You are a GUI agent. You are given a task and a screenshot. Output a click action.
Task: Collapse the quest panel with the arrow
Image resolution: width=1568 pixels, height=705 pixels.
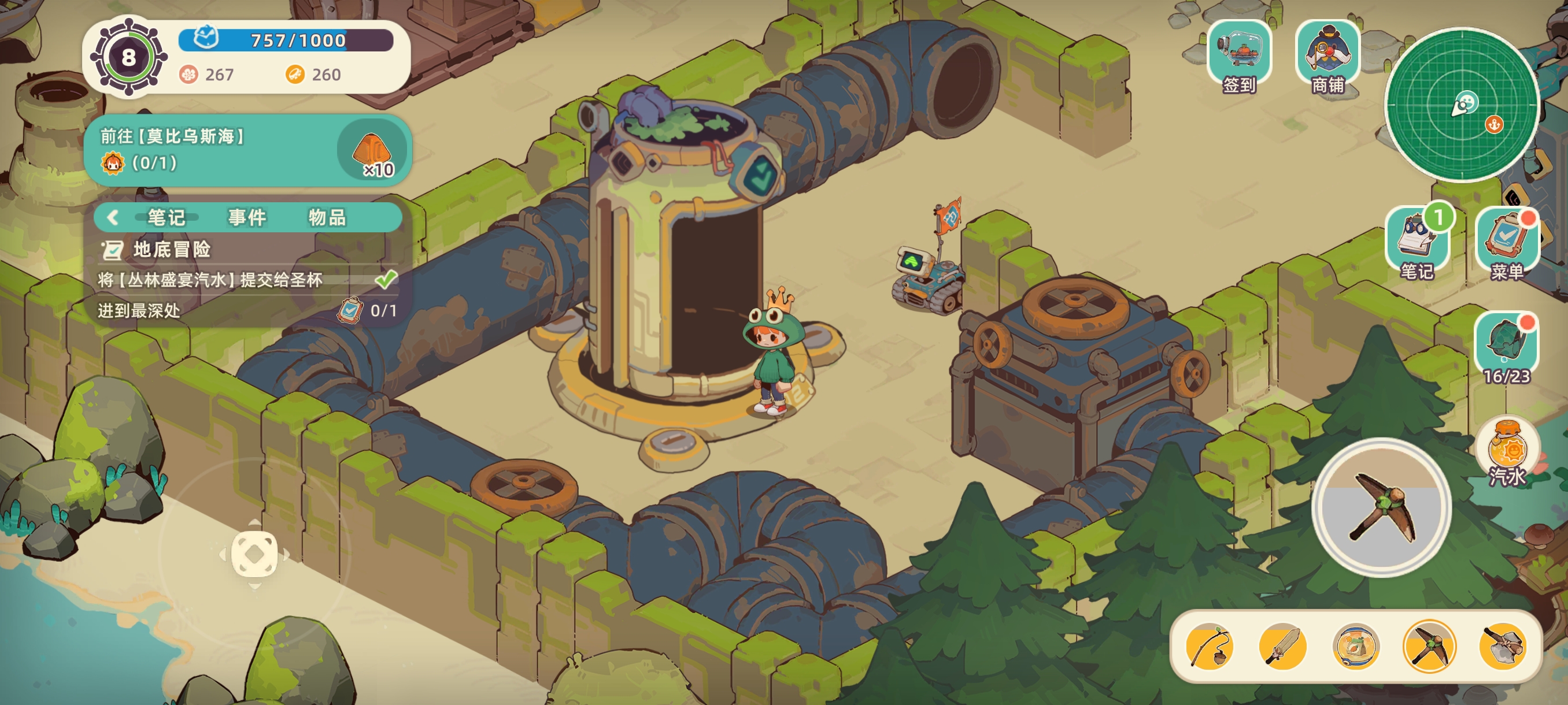113,217
